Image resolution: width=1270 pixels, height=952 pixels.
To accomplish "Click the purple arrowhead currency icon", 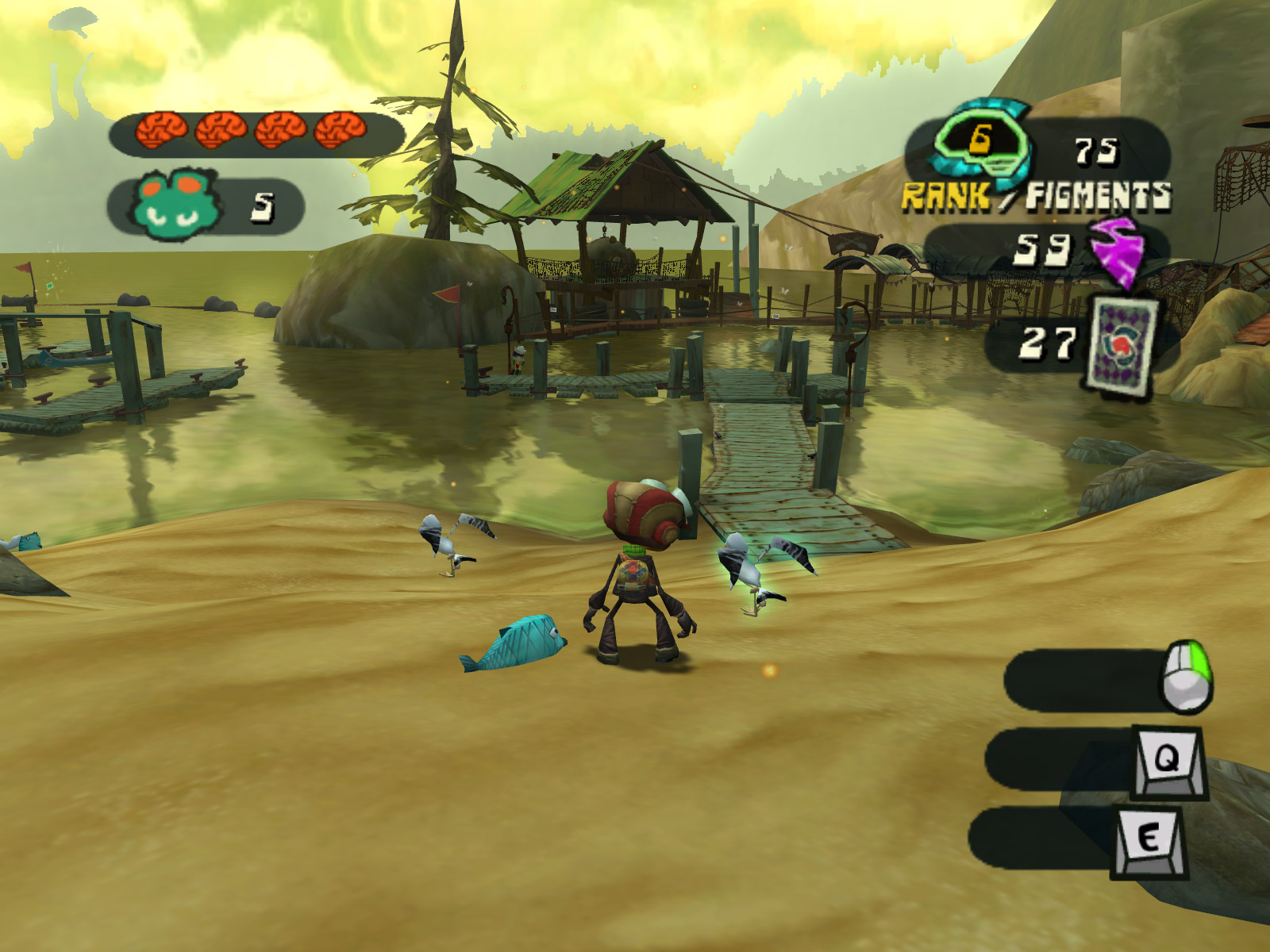I will pyautogui.click(x=1117, y=251).
